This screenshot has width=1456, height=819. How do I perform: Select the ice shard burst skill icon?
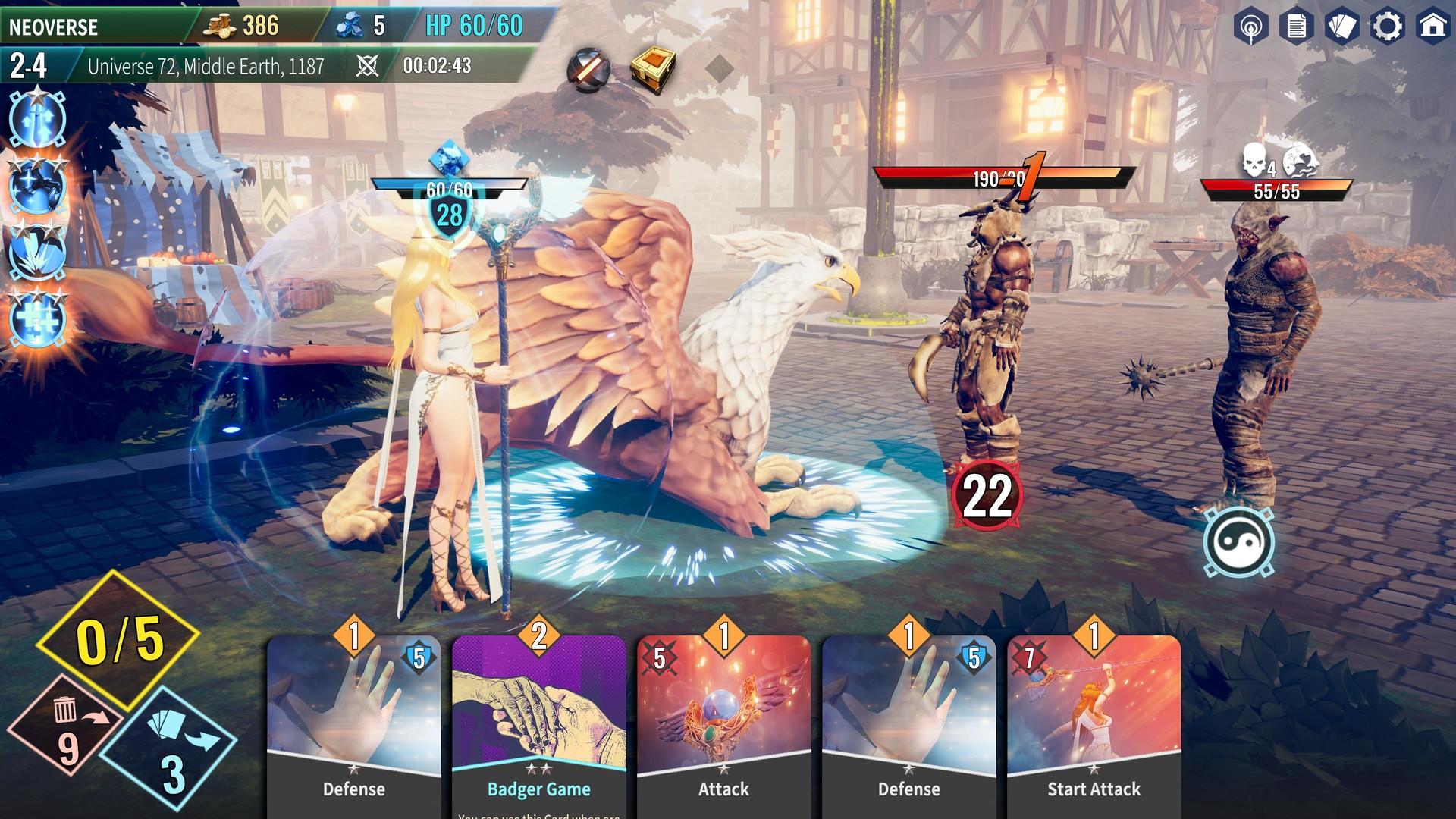pos(38,252)
